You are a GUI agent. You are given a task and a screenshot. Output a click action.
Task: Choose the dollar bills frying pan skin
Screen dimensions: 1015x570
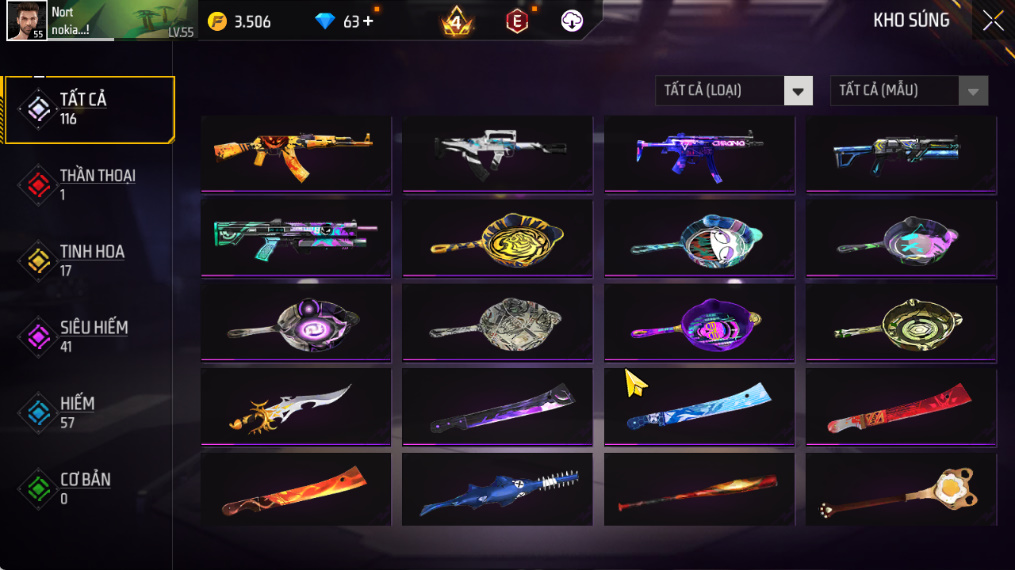[497, 320]
